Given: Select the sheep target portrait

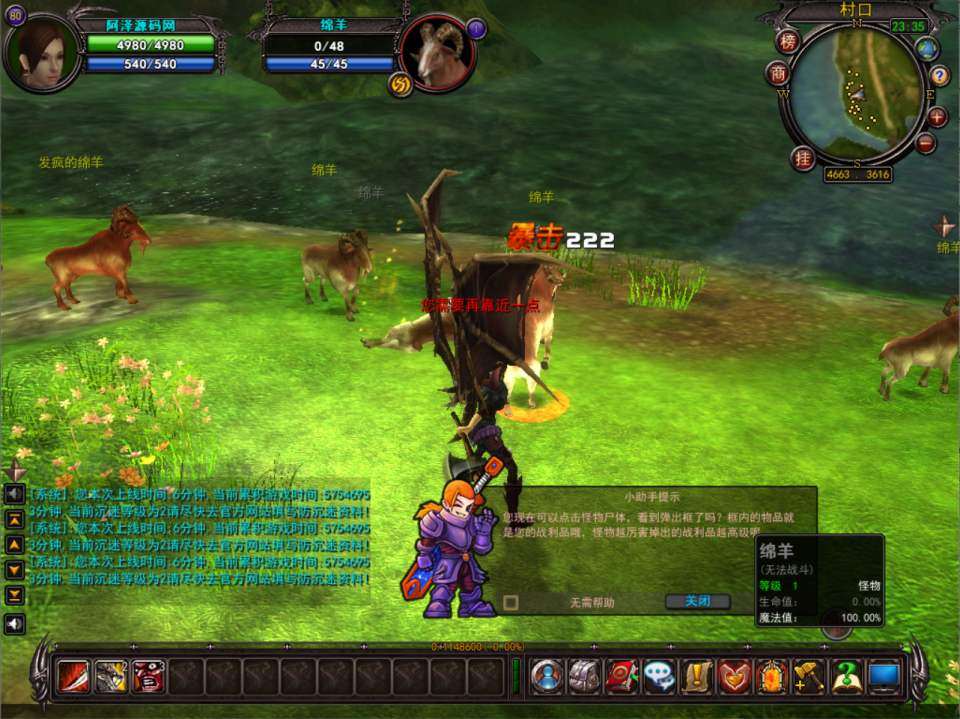Looking at the screenshot, I should click(438, 52).
